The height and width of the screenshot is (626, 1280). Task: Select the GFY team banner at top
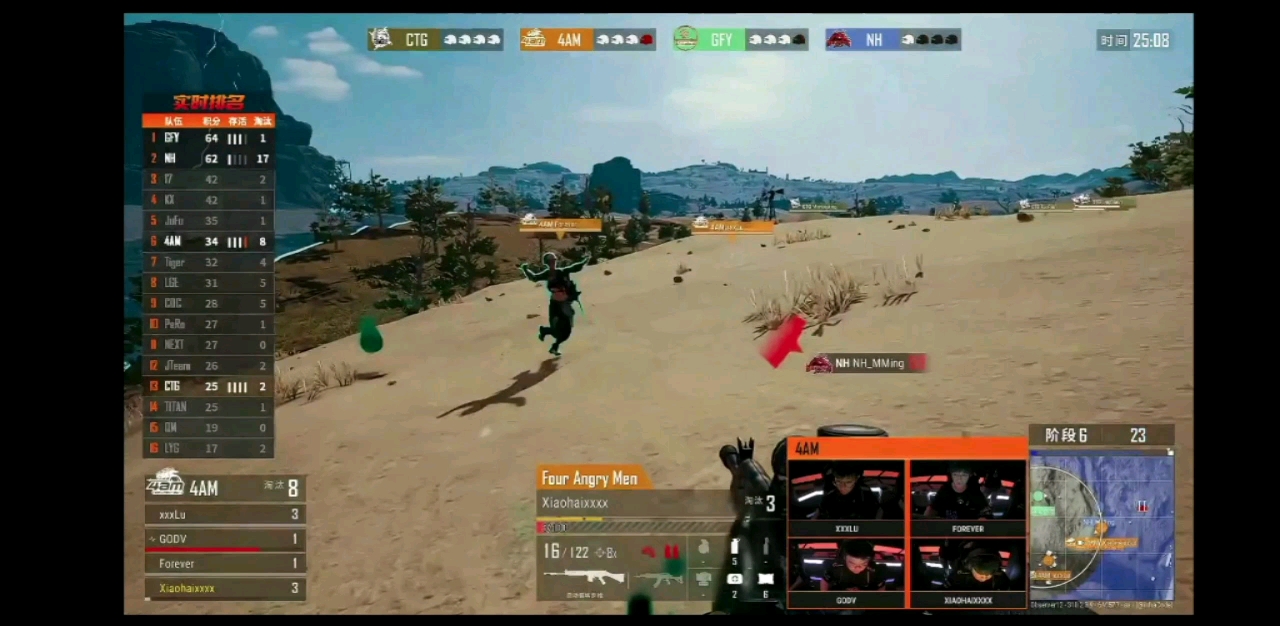(740, 40)
